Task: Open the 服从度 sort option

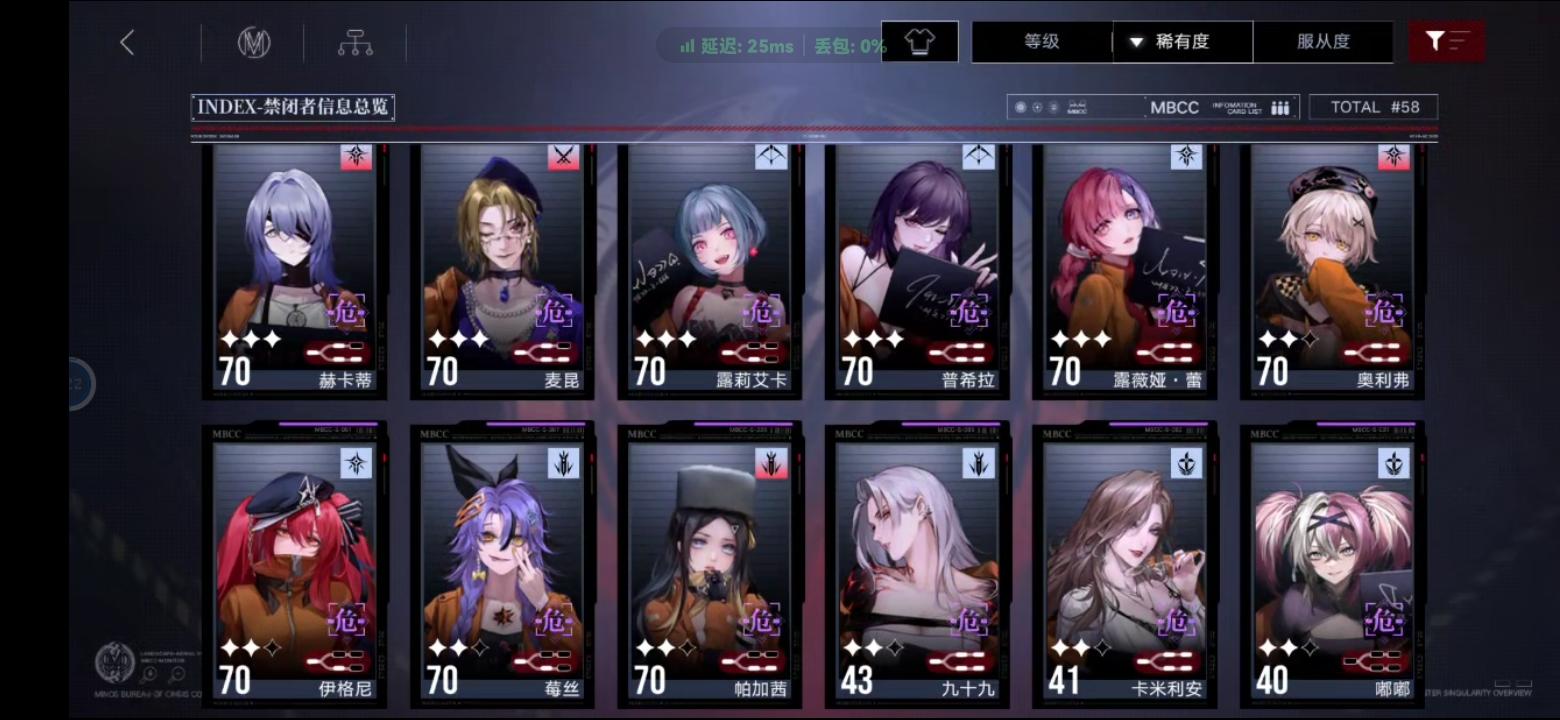Action: coord(1325,42)
